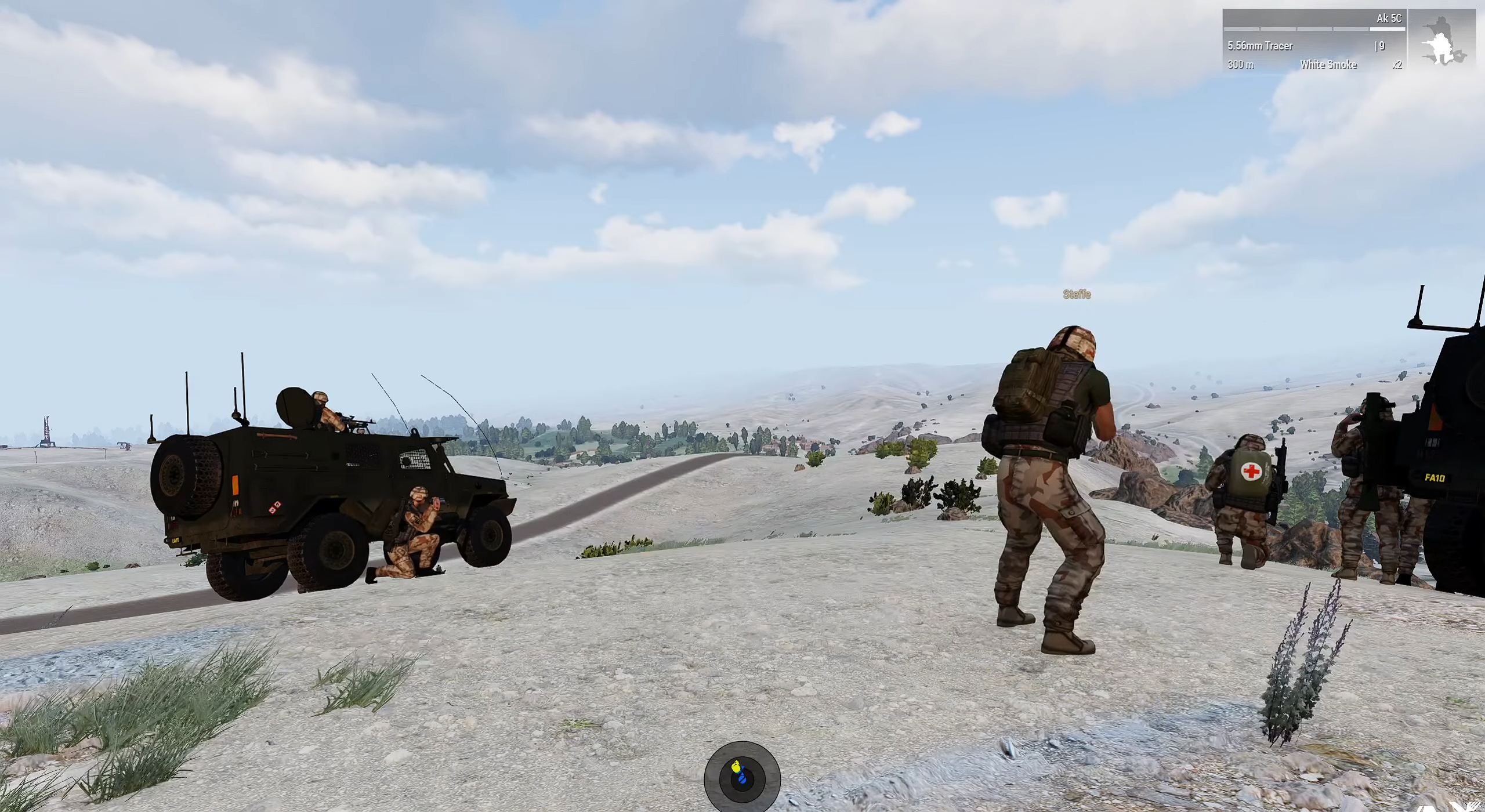Select the White Smoke grenade entry

[1328, 65]
